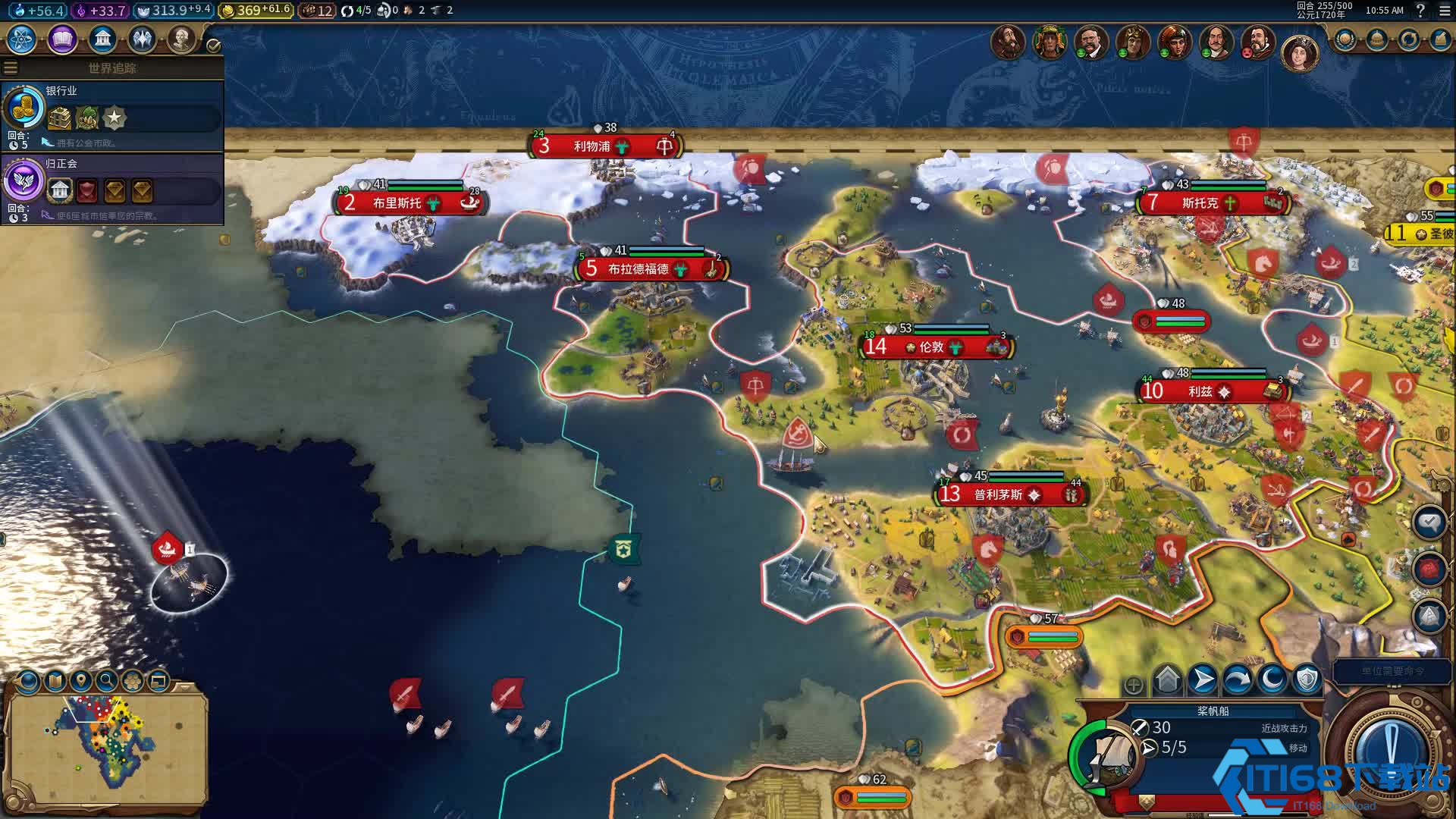This screenshot has width=1456, height=819.
Task: Open the map search magnifier tool
Action: [x=107, y=680]
